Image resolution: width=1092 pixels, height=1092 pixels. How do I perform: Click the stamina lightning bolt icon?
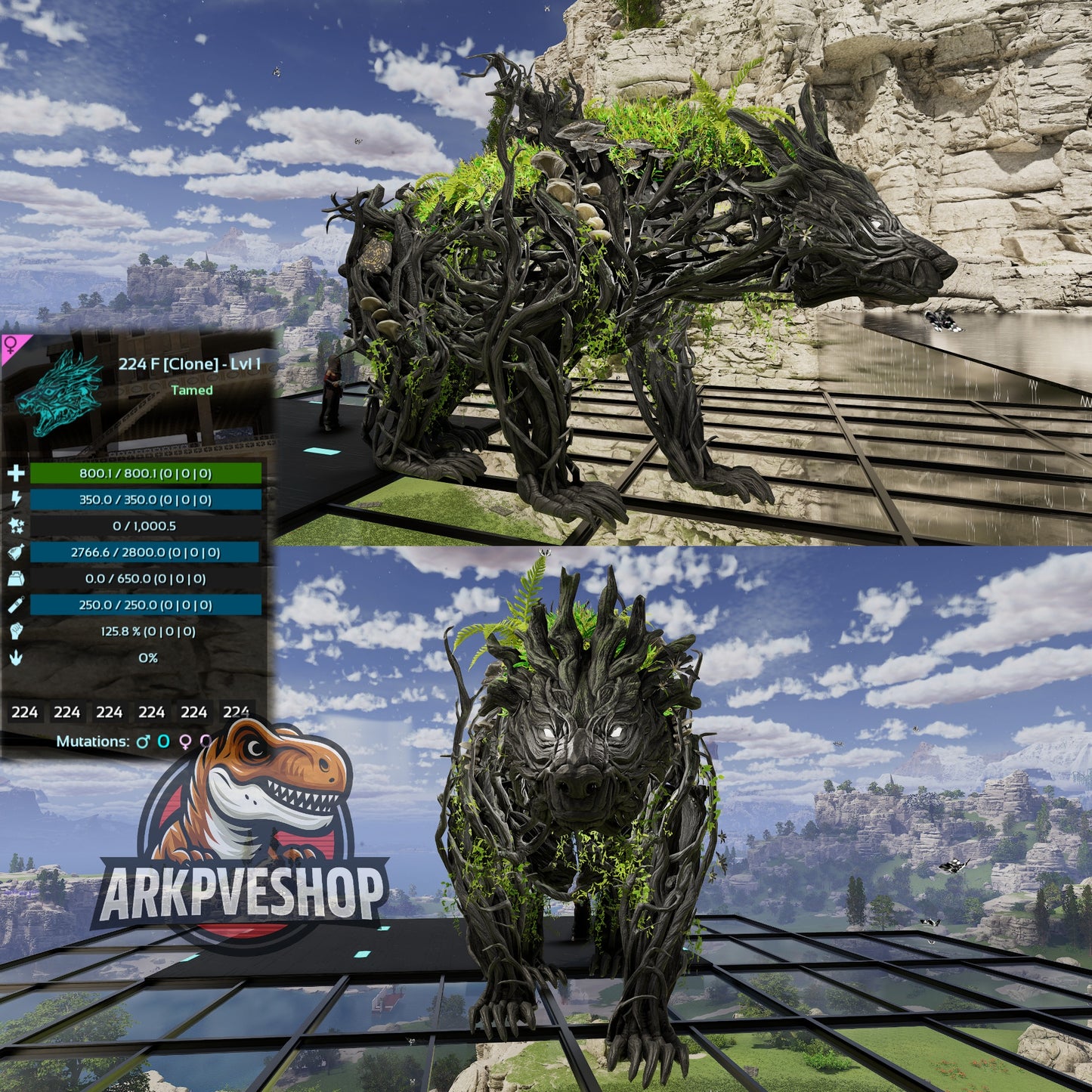pyautogui.click(x=15, y=498)
